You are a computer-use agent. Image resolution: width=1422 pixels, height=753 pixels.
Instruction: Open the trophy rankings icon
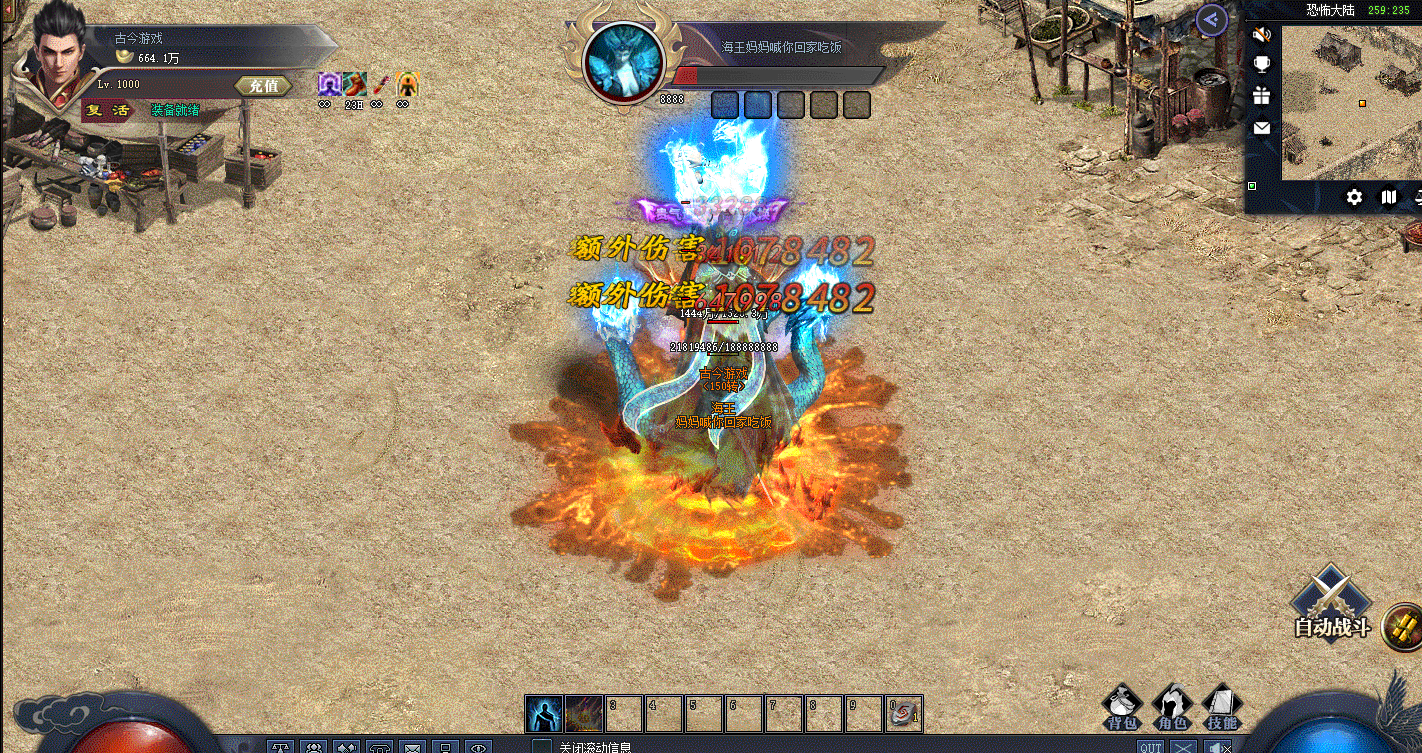(1262, 65)
